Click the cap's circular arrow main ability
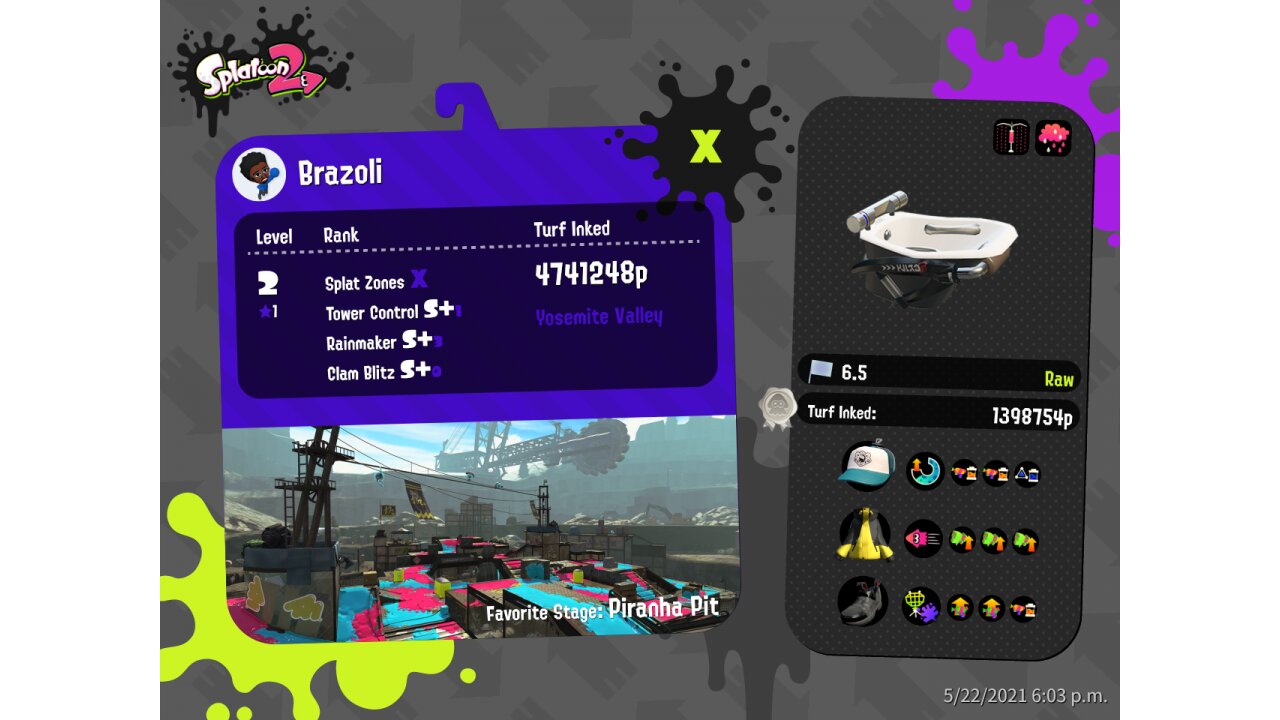The image size is (1280, 720). coord(925,471)
